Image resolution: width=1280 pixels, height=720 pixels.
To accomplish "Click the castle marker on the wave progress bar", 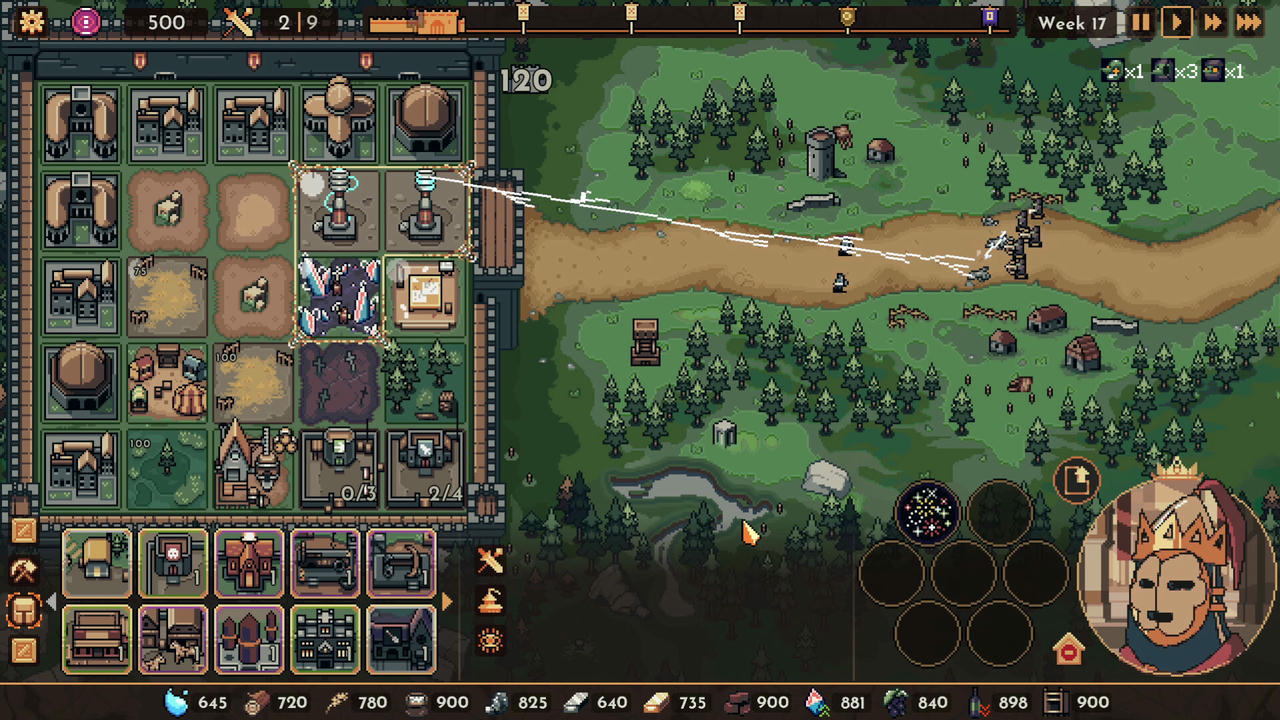I will [437, 22].
